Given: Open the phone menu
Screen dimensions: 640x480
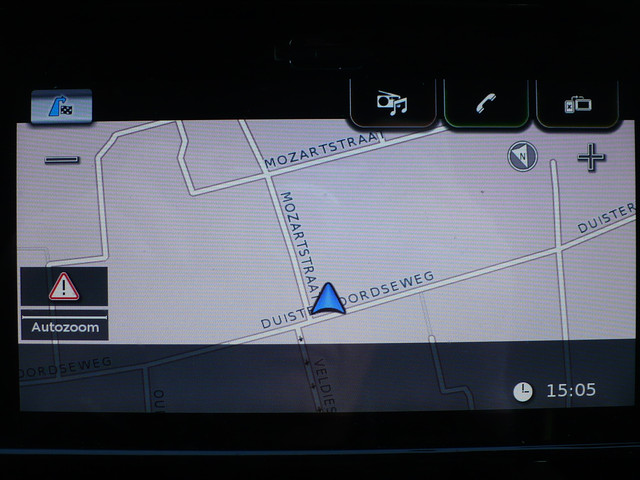Looking at the screenshot, I should coord(486,103).
